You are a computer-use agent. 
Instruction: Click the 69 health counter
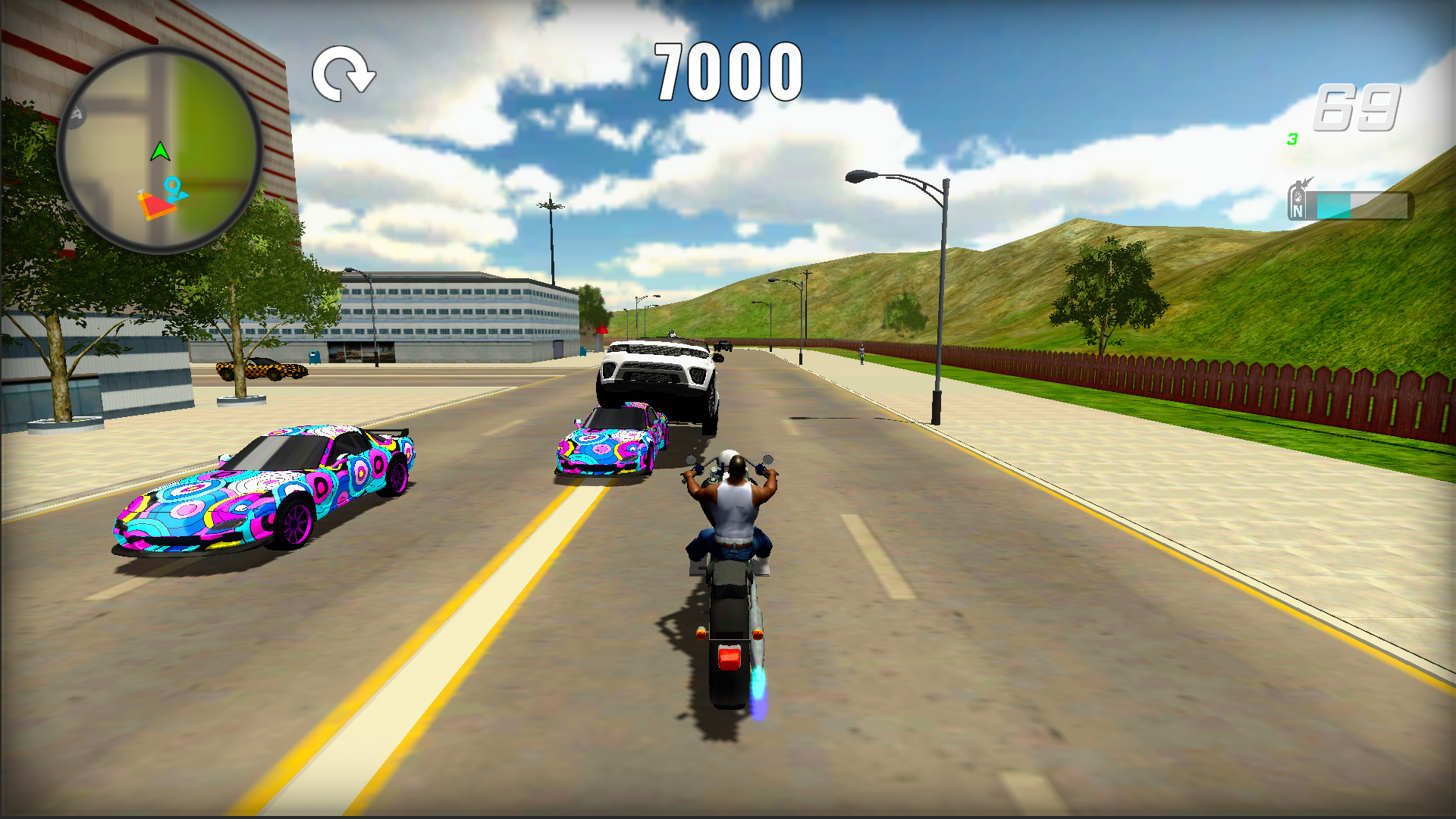[x=1357, y=107]
